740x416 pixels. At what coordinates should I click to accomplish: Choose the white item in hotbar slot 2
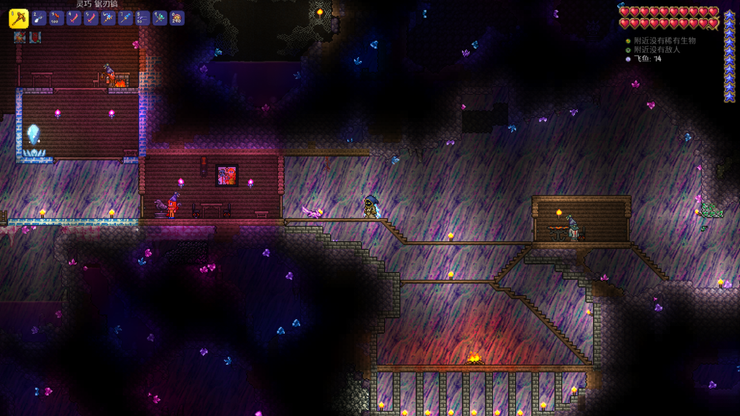pyautogui.click(x=39, y=18)
